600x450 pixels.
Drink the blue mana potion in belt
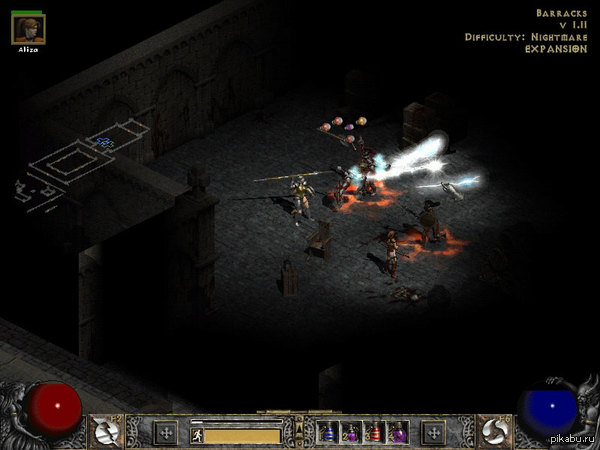(329, 433)
